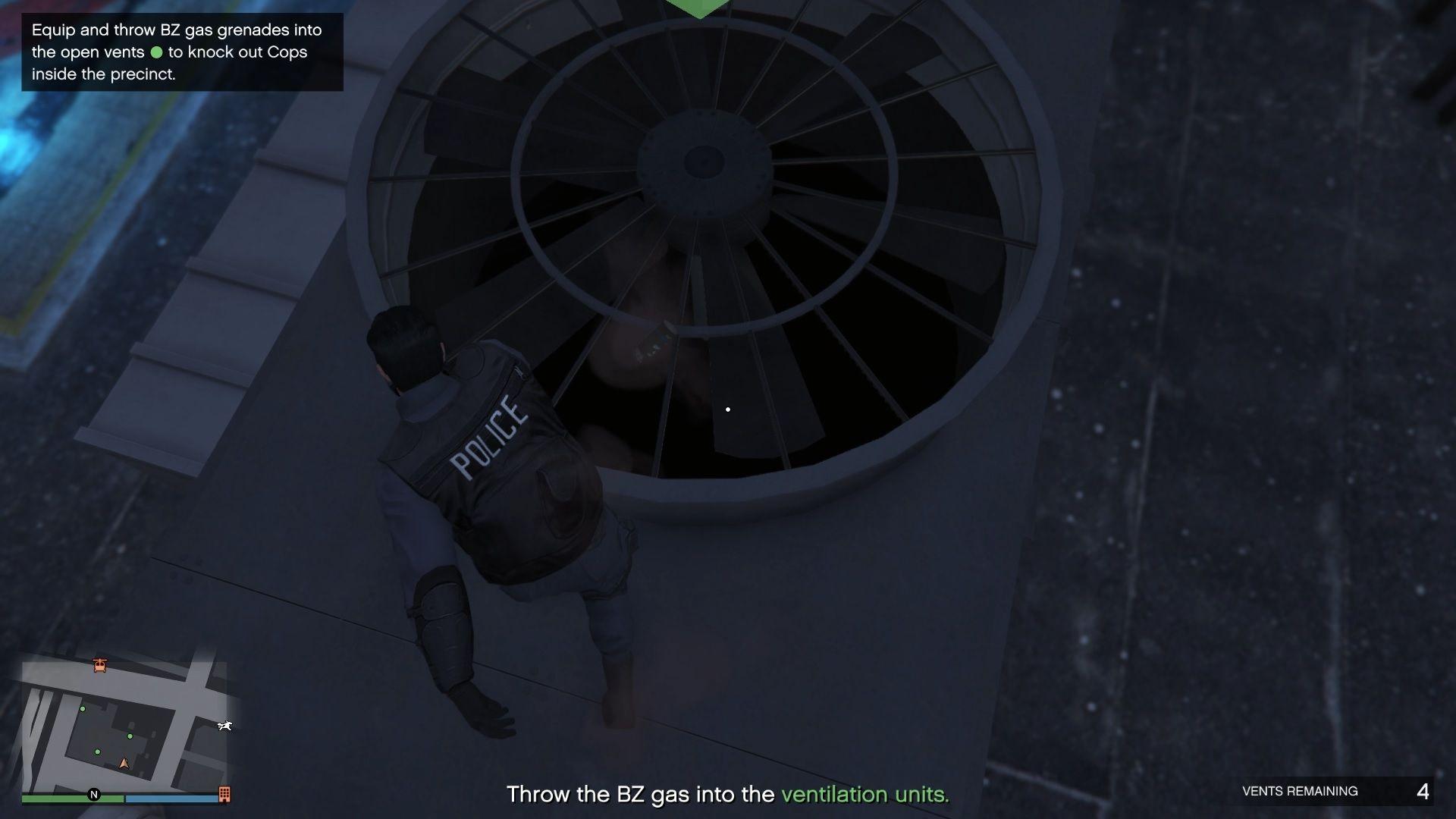
Task: Click the orange building blip on the minimap
Action: point(224,795)
